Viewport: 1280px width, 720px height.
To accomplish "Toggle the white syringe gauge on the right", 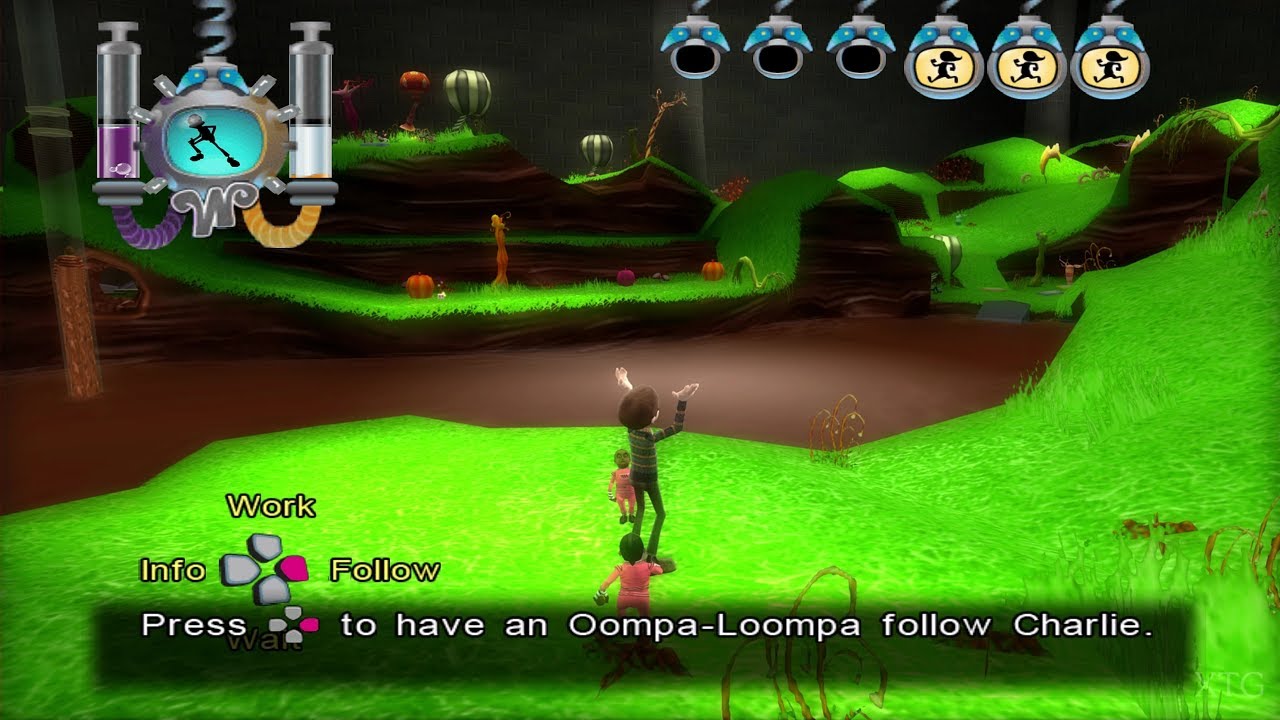I will [310, 110].
